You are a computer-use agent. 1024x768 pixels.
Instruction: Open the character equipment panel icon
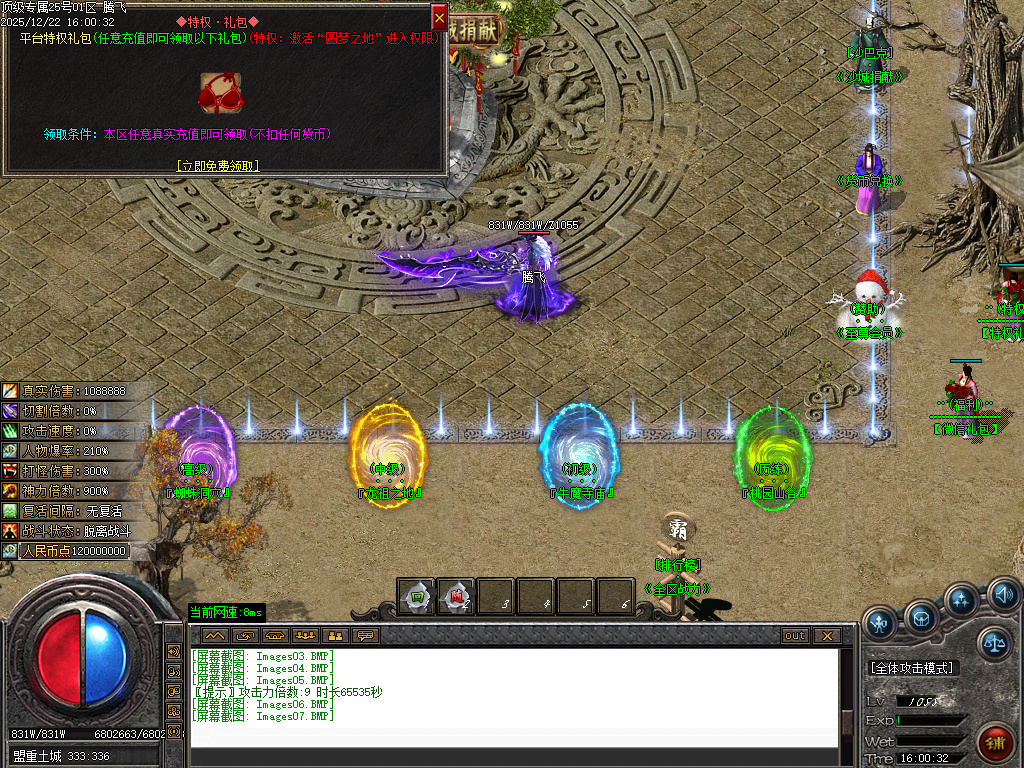[x=881, y=623]
